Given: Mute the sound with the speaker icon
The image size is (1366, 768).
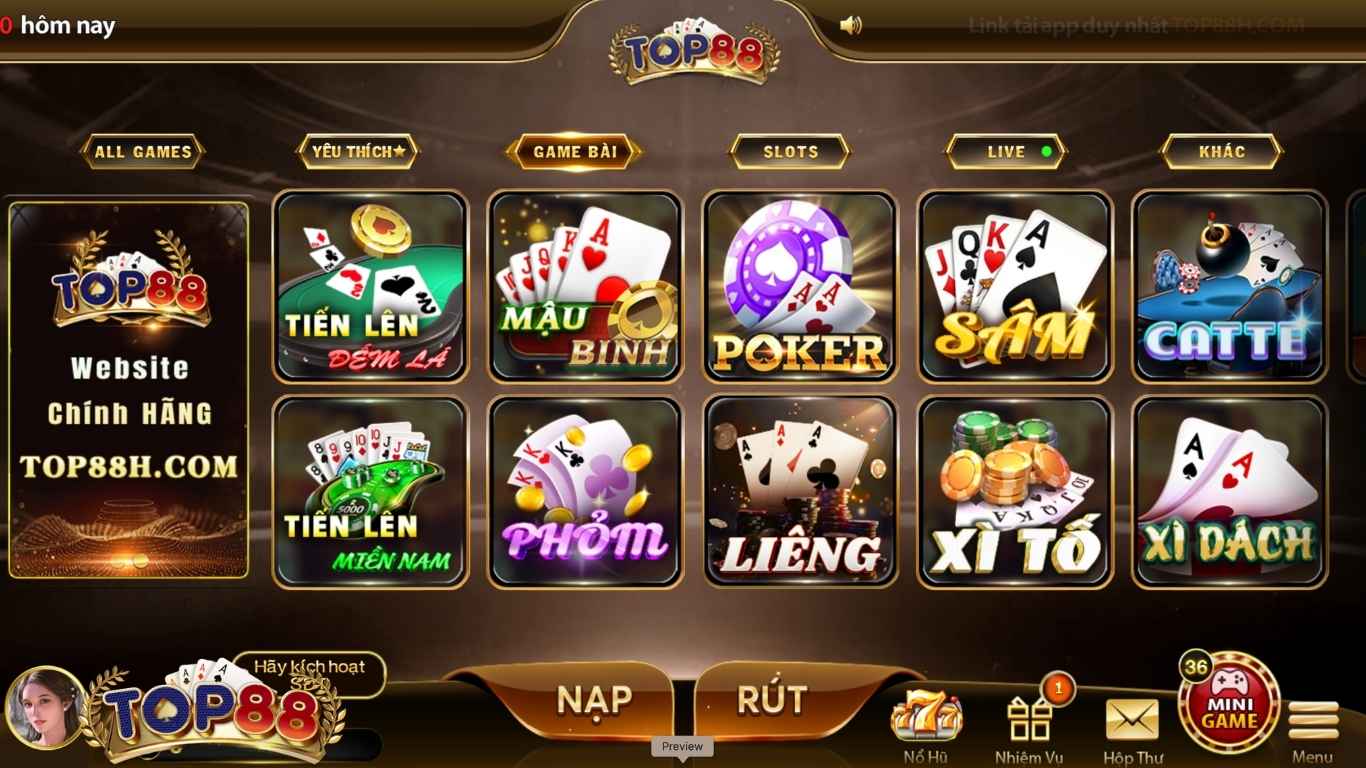Looking at the screenshot, I should coord(851,25).
